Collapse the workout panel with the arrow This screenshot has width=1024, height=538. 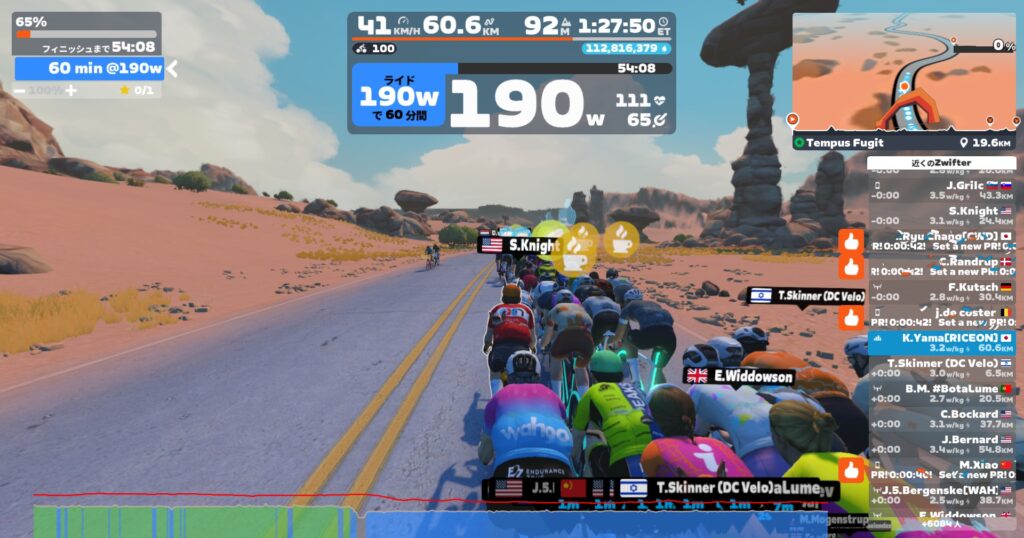coord(171,68)
